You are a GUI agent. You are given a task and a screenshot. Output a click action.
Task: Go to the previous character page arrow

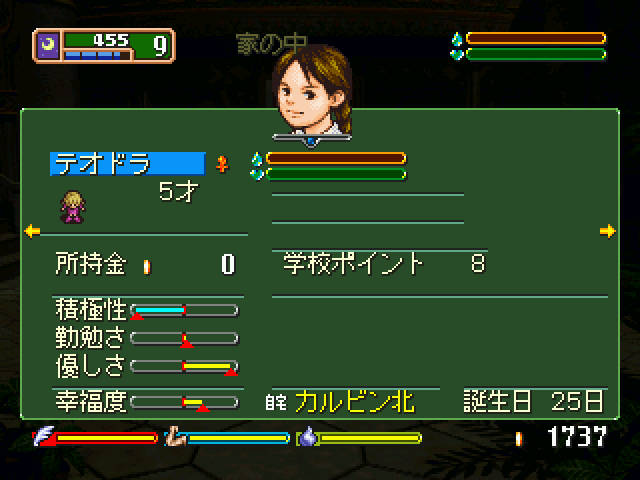point(31,231)
